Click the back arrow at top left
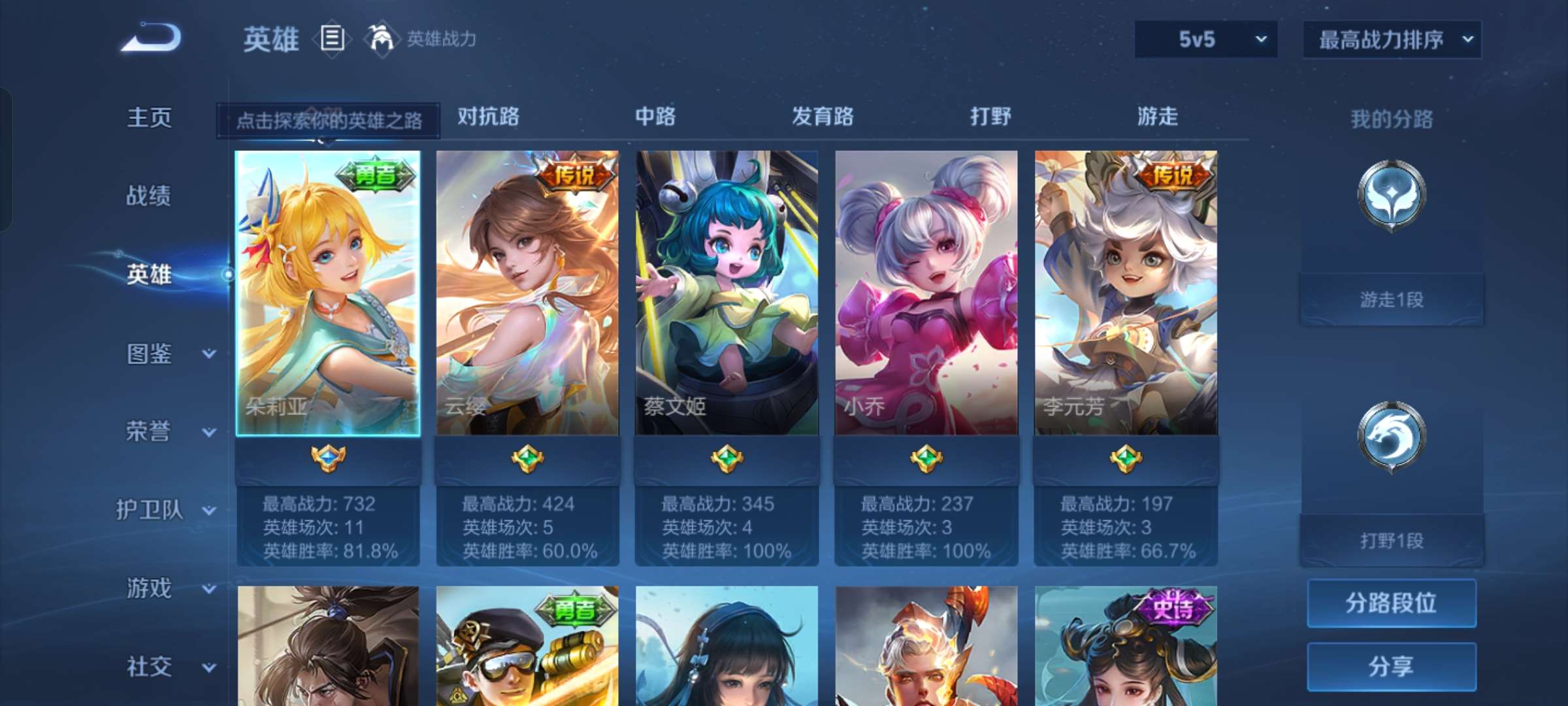The image size is (1568, 706). tap(152, 39)
